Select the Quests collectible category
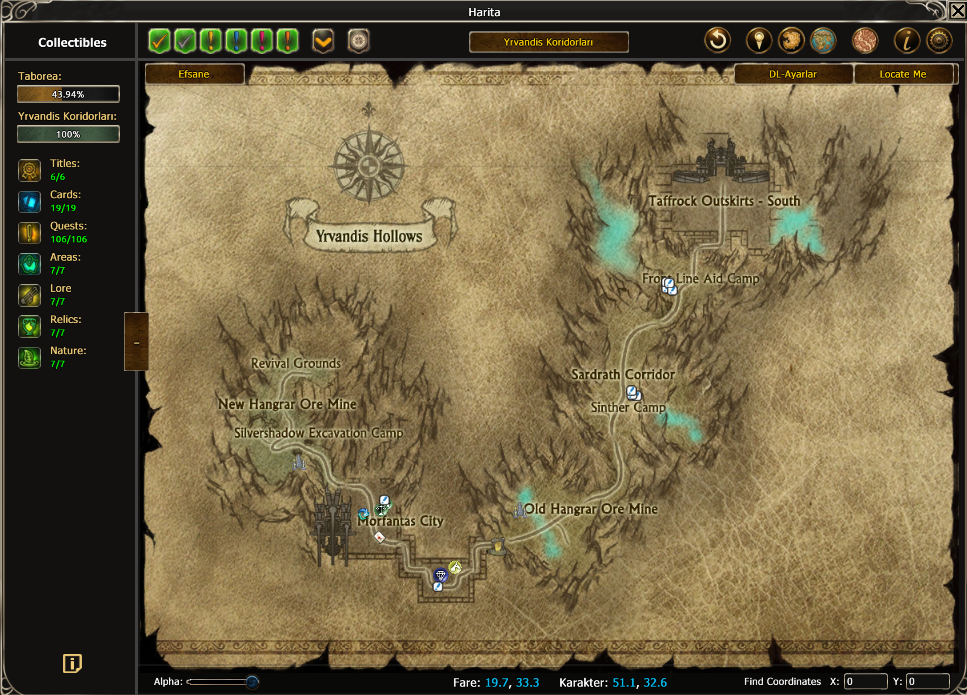Viewport: 967px width, 695px height. point(30,232)
